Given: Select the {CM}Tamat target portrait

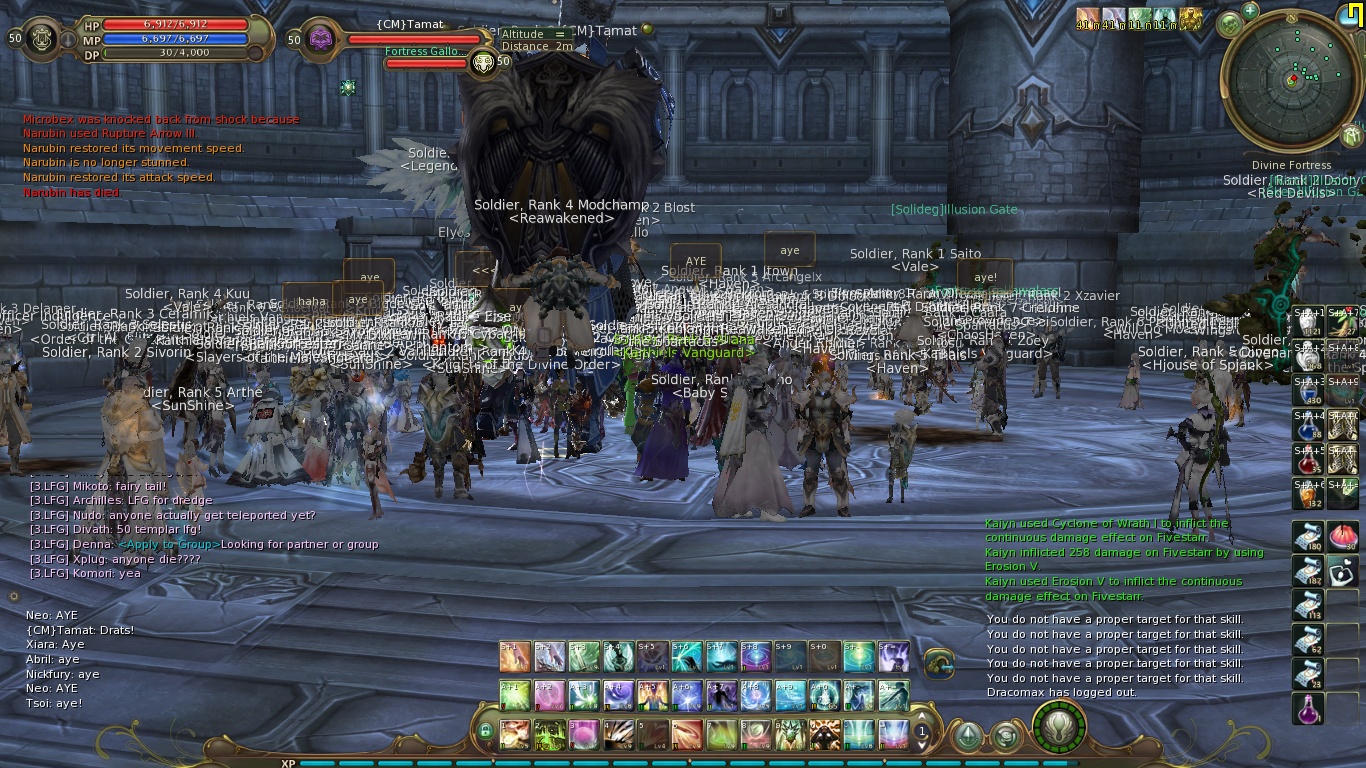Looking at the screenshot, I should pyautogui.click(x=322, y=39).
